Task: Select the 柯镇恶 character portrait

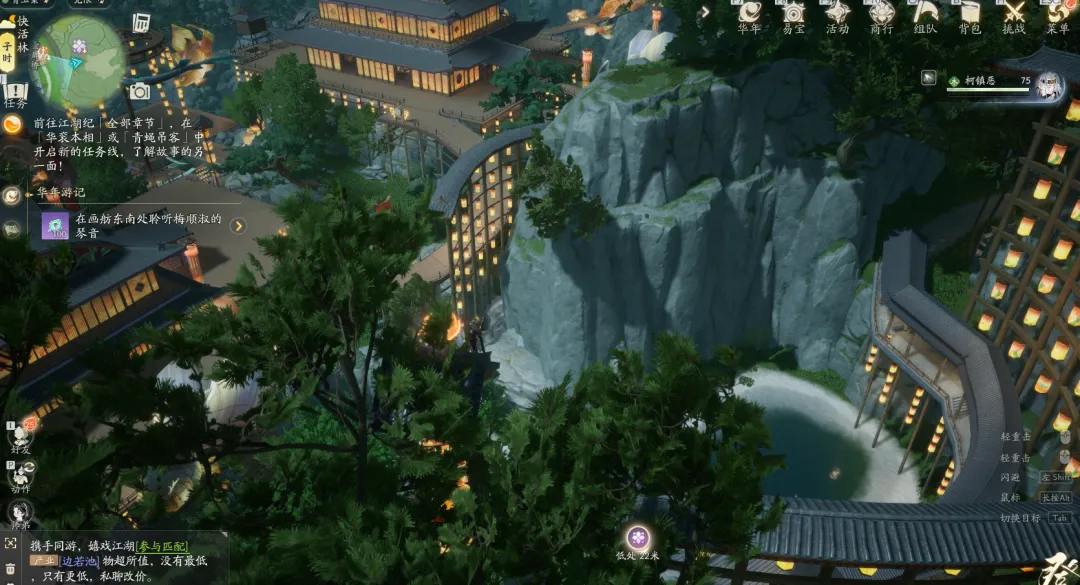Action: coord(1048,83)
